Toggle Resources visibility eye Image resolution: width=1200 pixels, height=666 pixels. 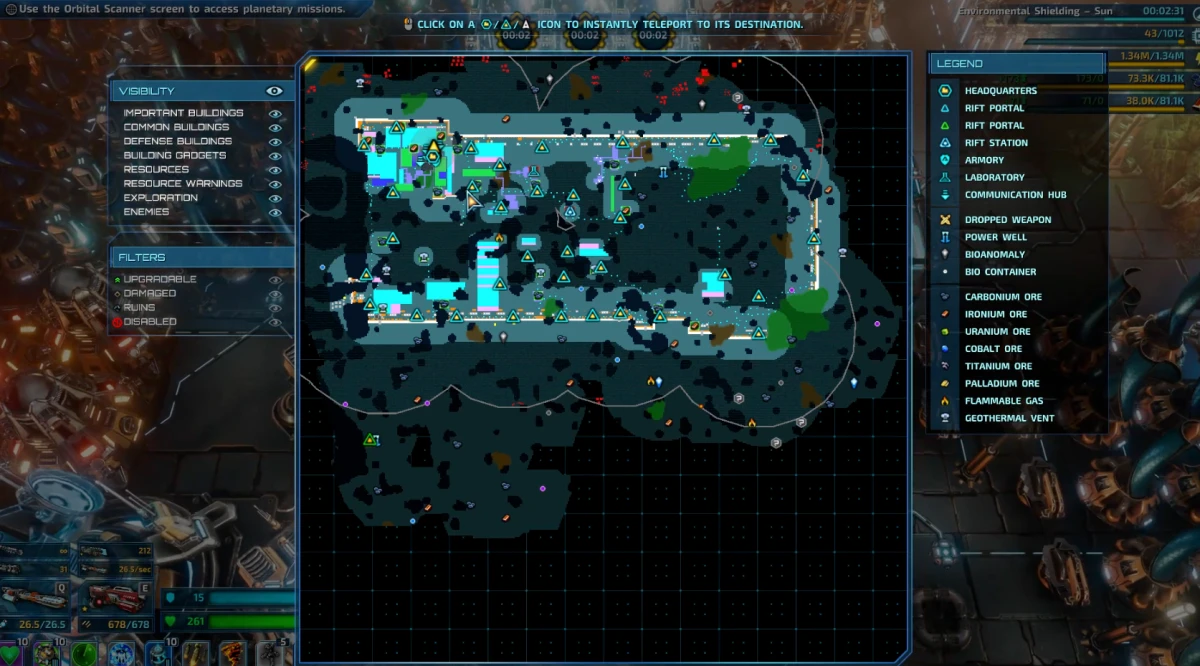(275, 170)
